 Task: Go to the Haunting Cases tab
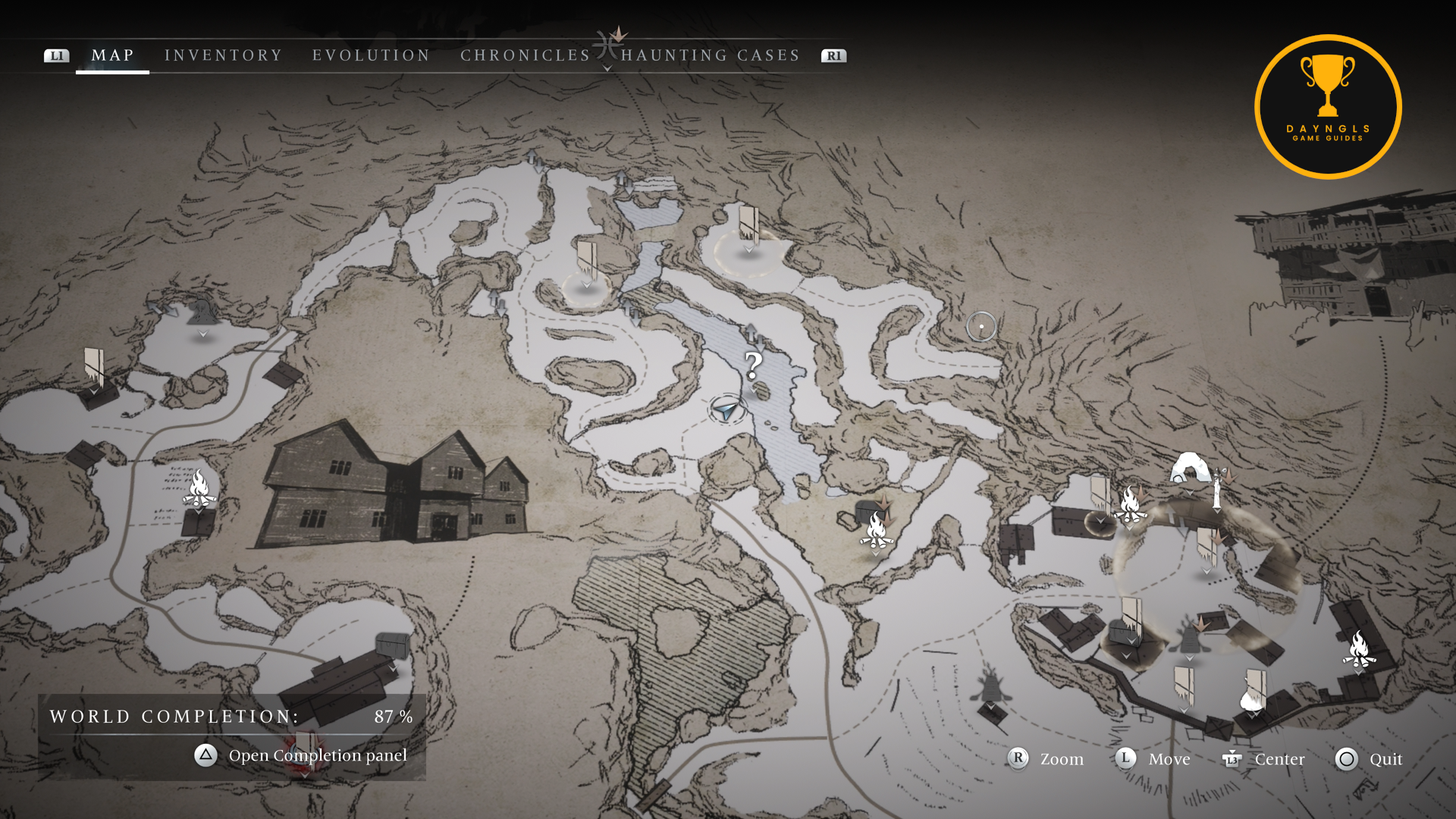(710, 55)
